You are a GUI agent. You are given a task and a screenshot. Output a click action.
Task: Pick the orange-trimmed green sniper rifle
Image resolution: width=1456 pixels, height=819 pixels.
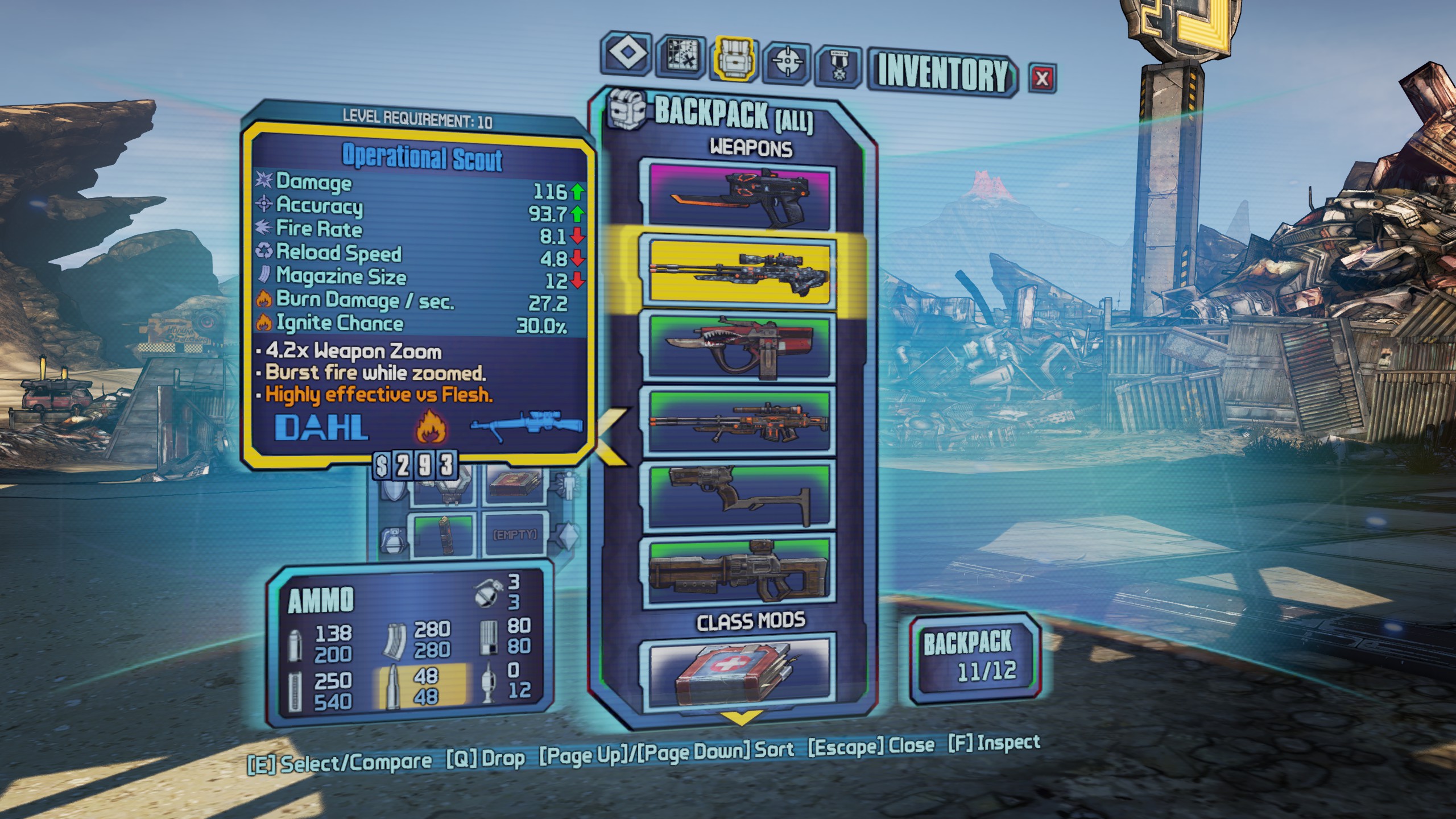pos(739,422)
